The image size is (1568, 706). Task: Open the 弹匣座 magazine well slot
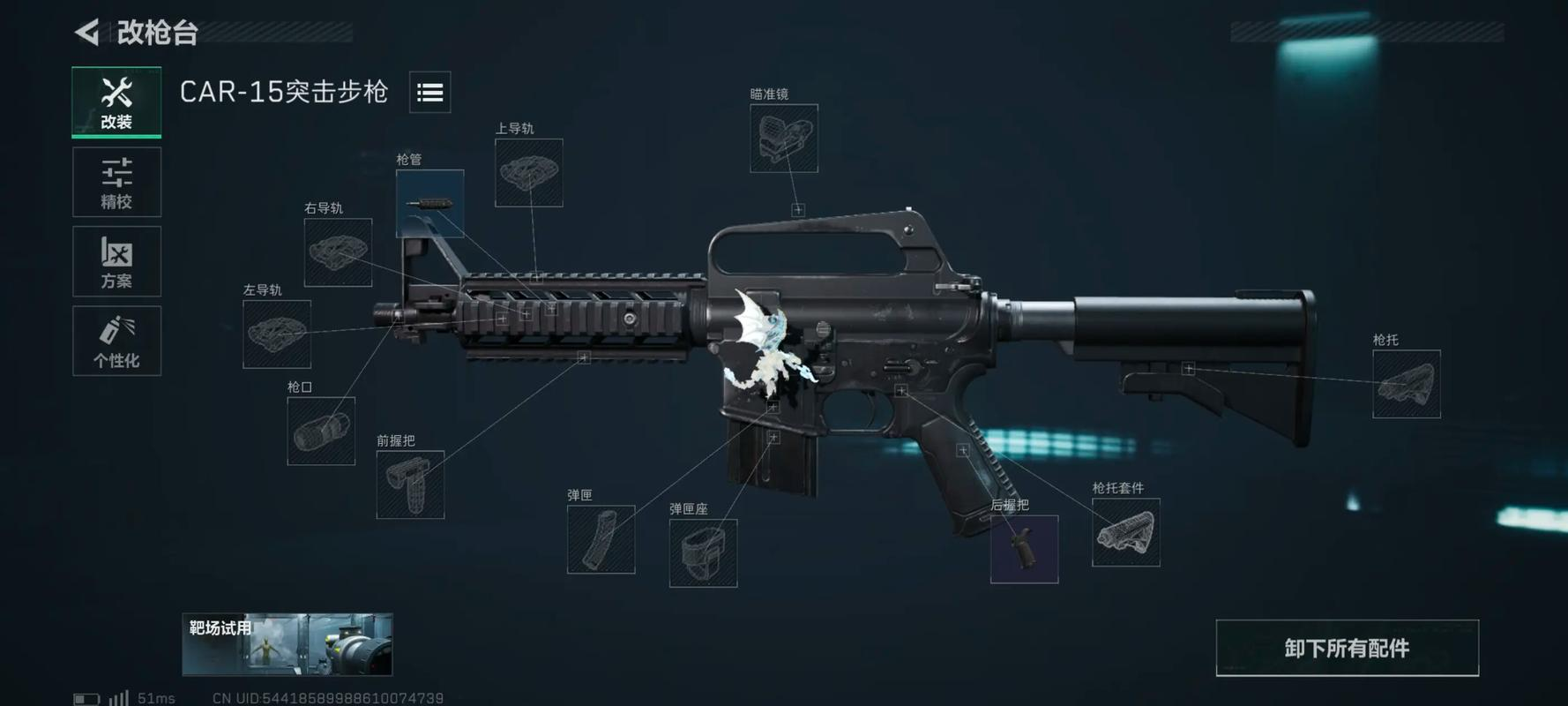click(703, 552)
